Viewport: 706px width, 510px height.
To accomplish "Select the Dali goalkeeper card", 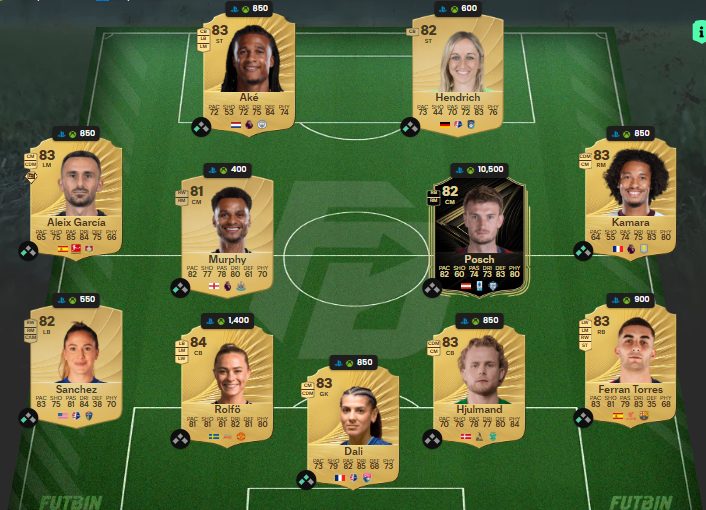I will click(x=353, y=420).
